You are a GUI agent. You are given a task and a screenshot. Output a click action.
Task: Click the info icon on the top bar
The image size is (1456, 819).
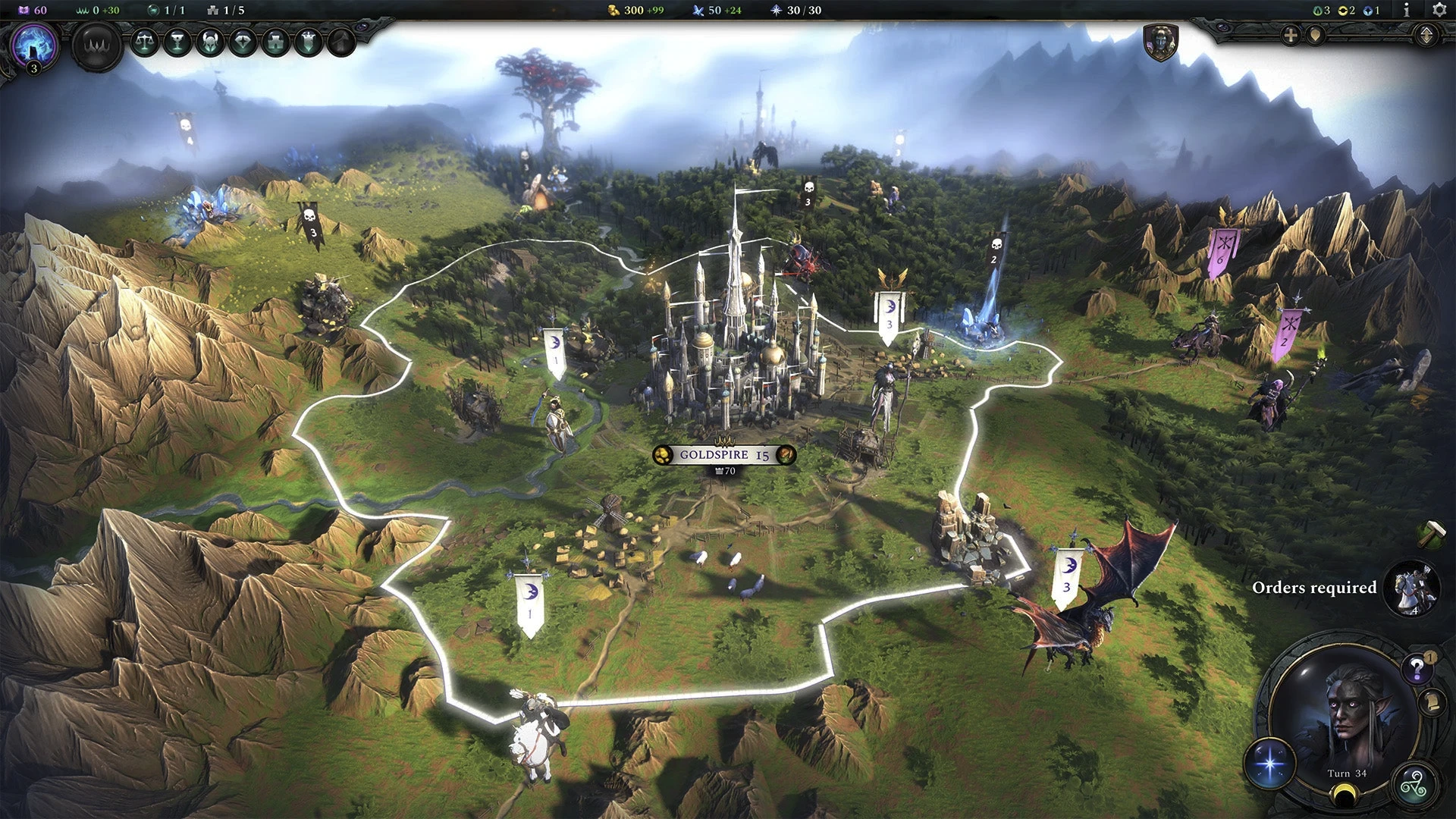click(x=1407, y=11)
